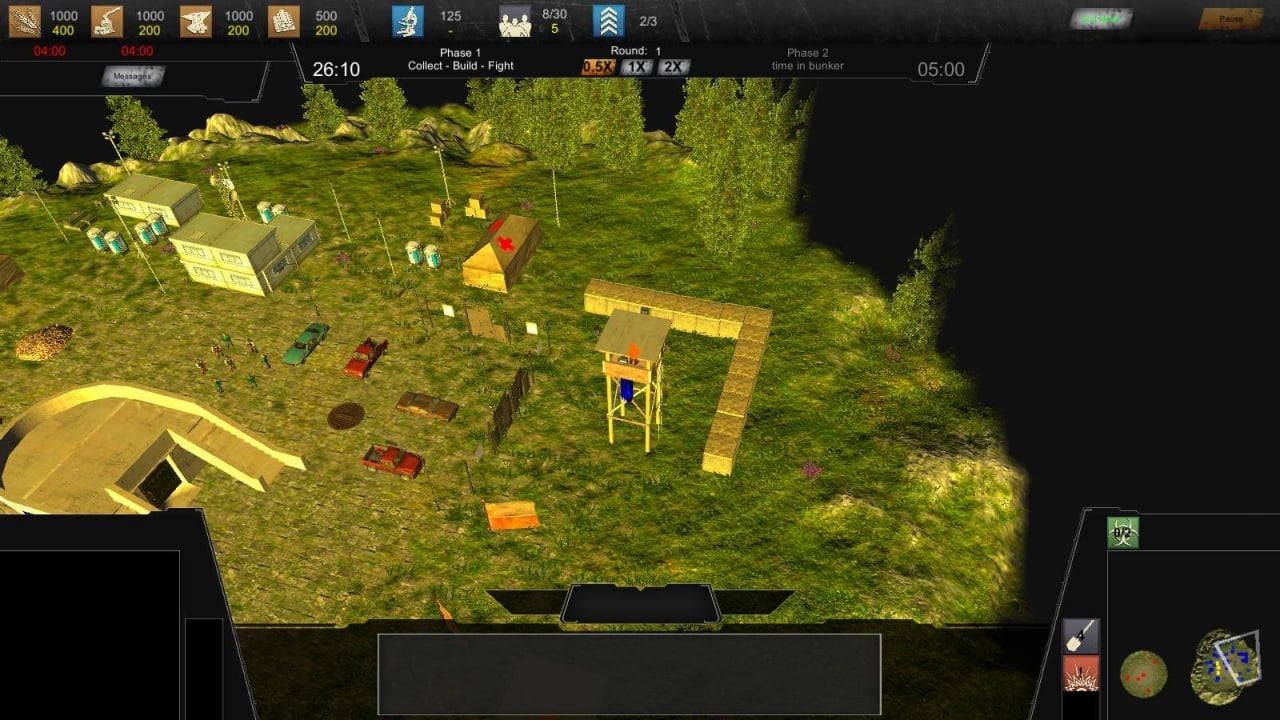Click the anvil metal resource icon
This screenshot has height=720, width=1280.
point(196,21)
